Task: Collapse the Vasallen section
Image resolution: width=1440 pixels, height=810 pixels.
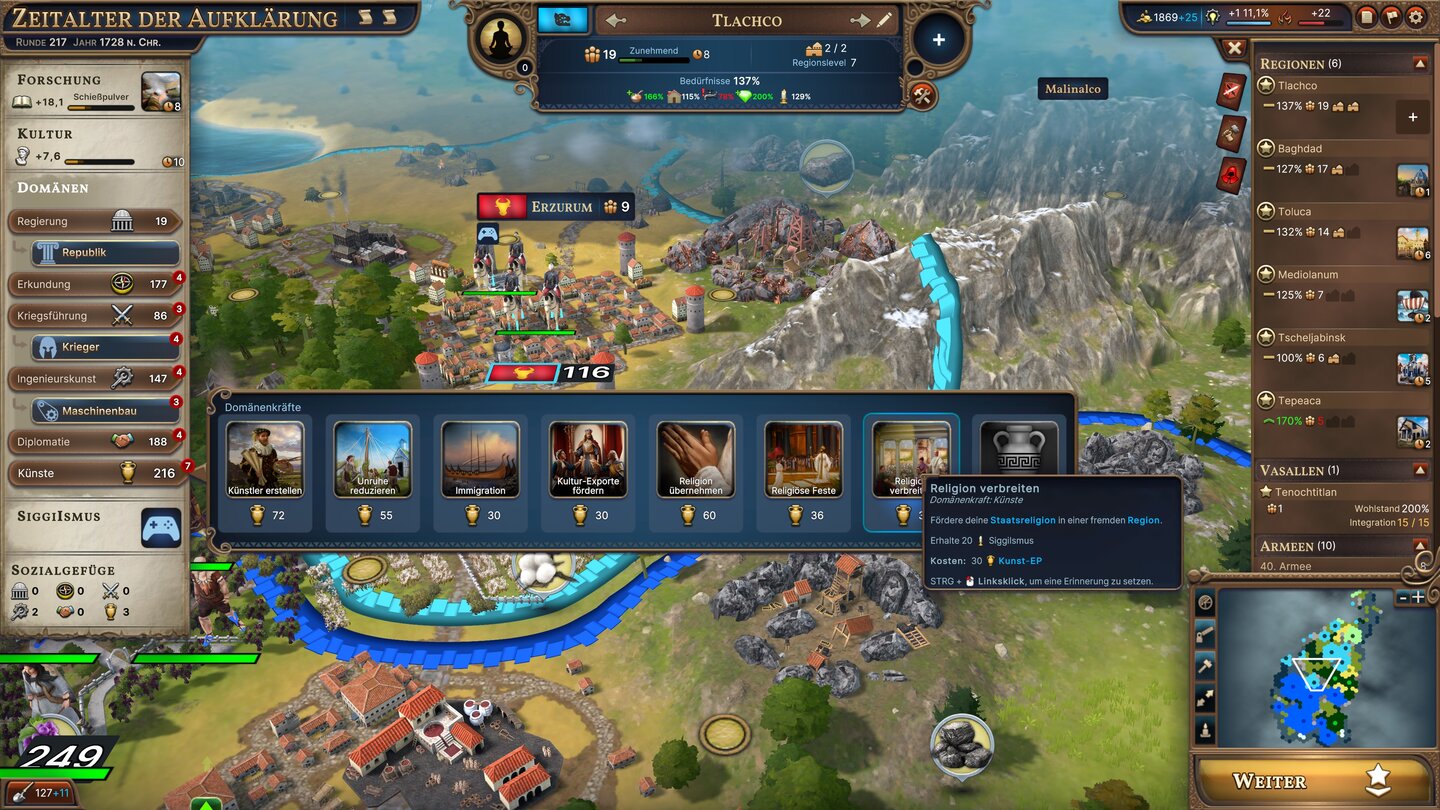Action: tap(1419, 470)
